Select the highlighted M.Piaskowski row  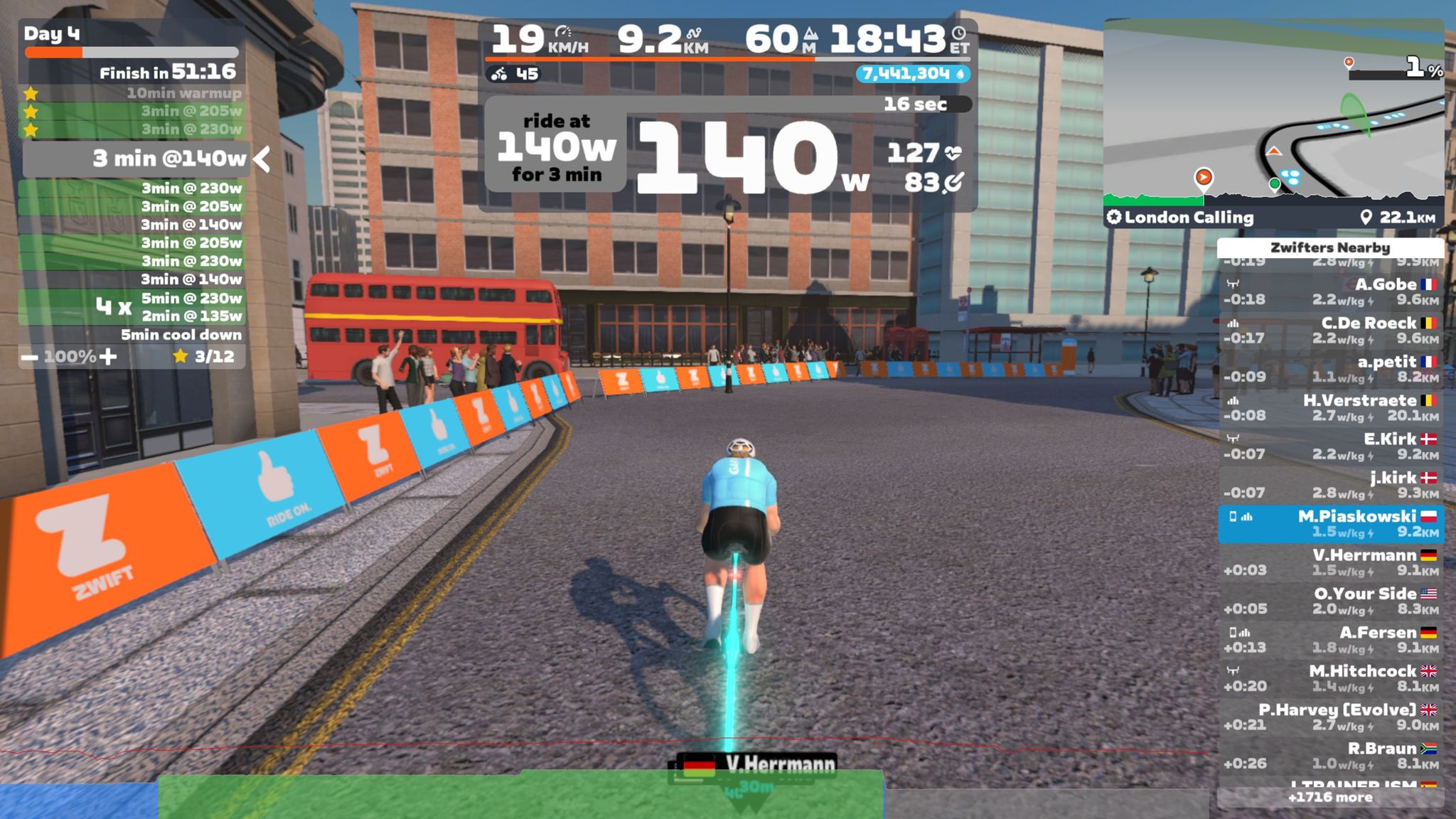(x=1330, y=524)
